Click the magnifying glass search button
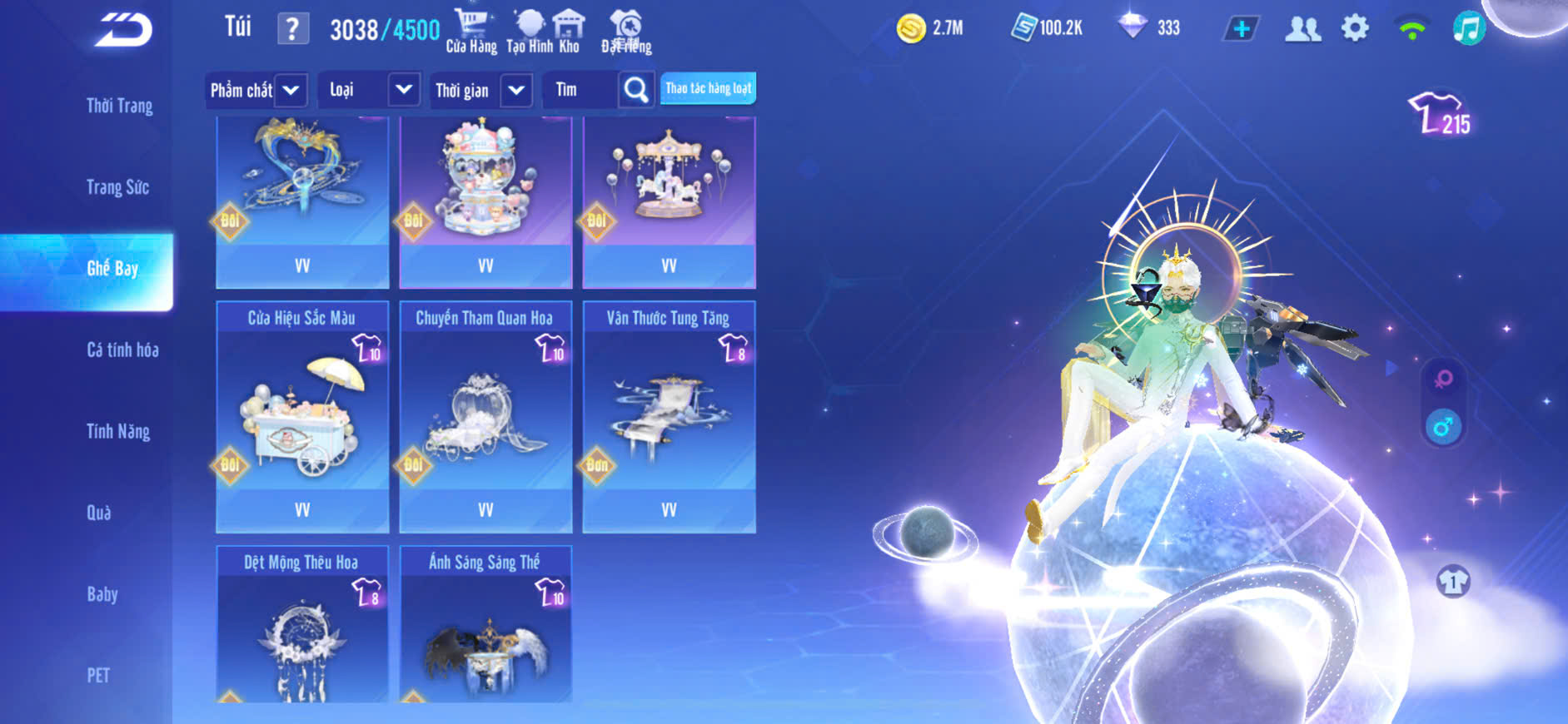1568x724 pixels. [636, 90]
